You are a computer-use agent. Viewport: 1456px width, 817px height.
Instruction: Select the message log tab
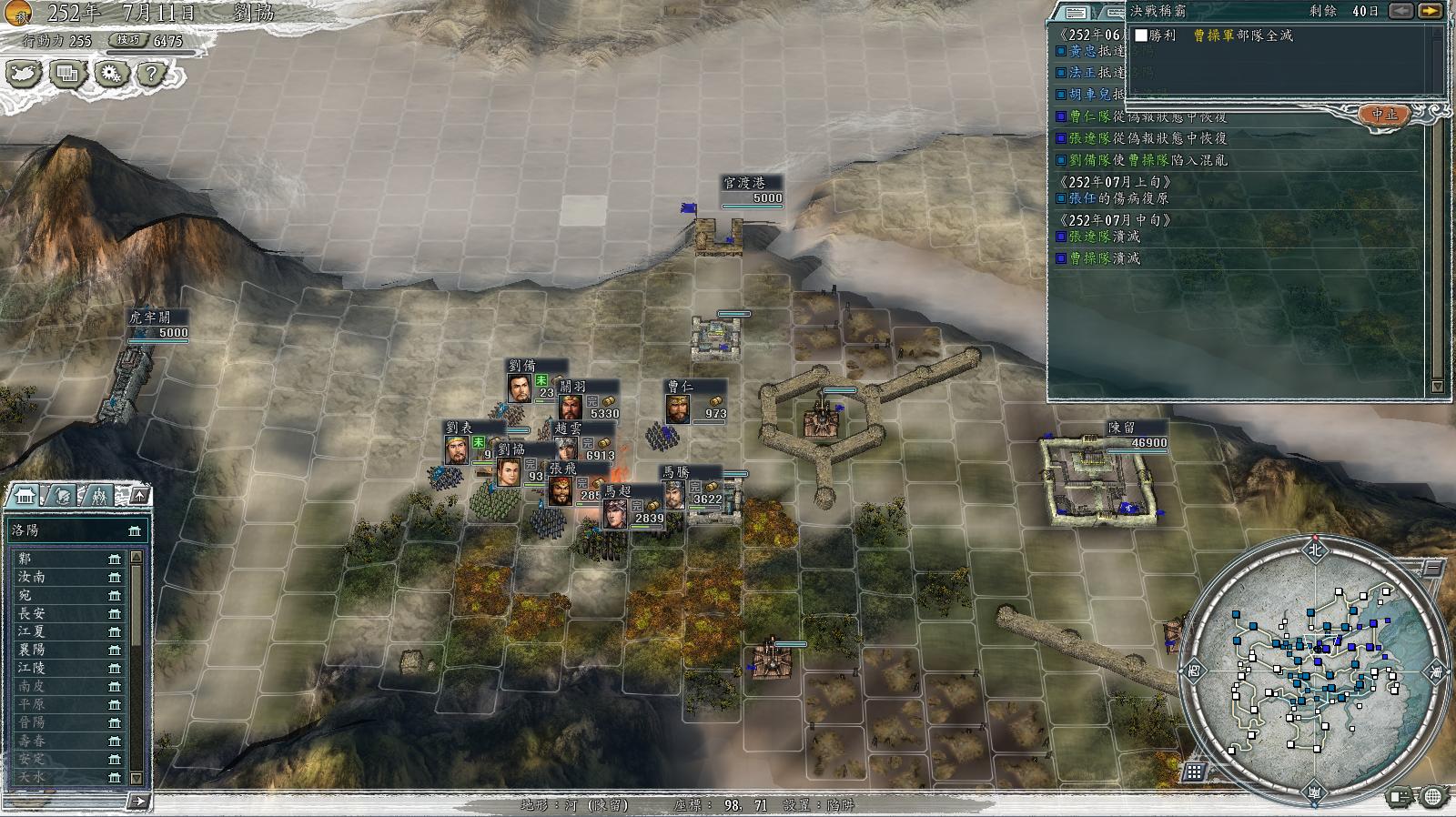1076,13
